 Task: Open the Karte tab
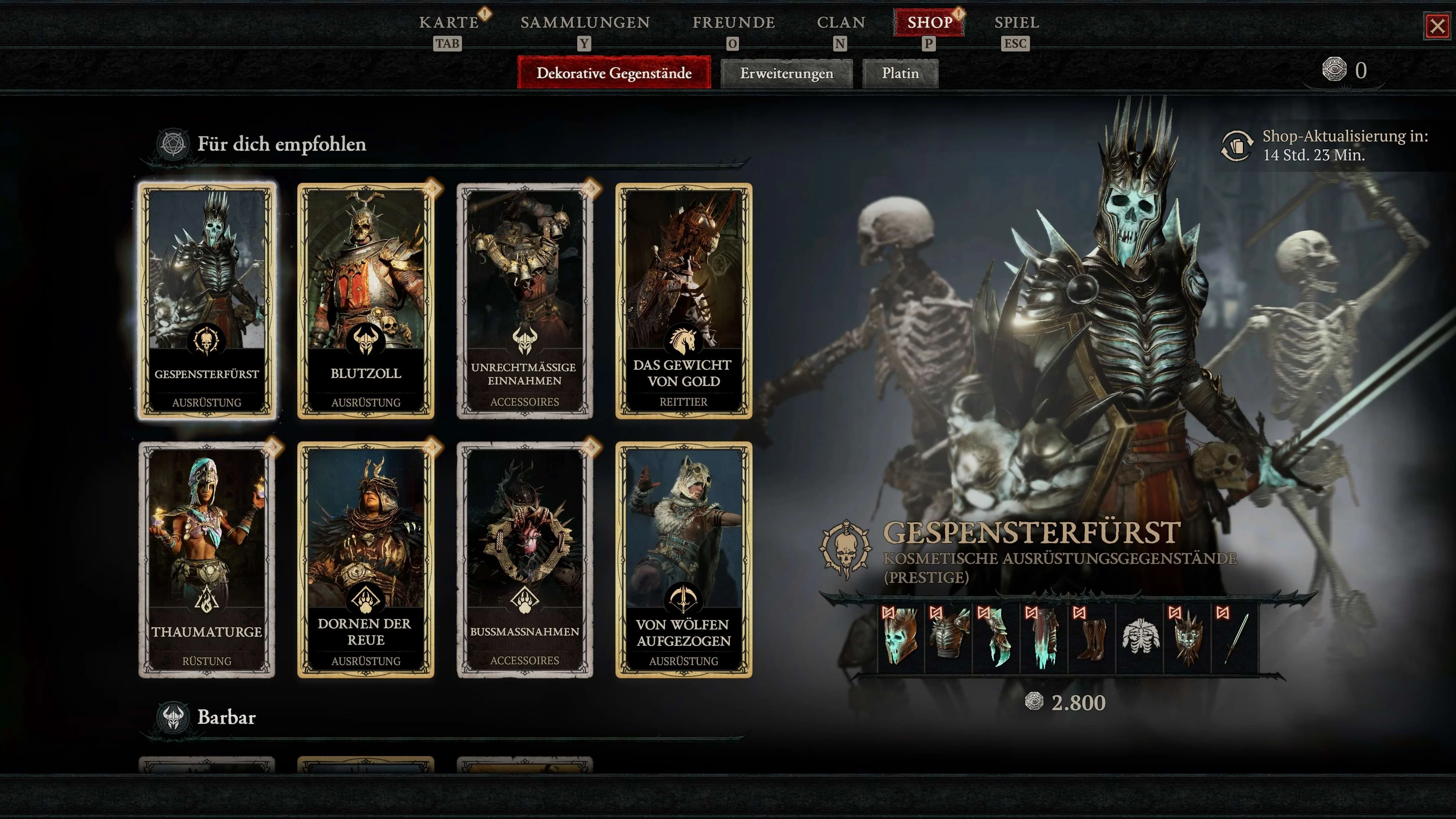click(x=449, y=23)
